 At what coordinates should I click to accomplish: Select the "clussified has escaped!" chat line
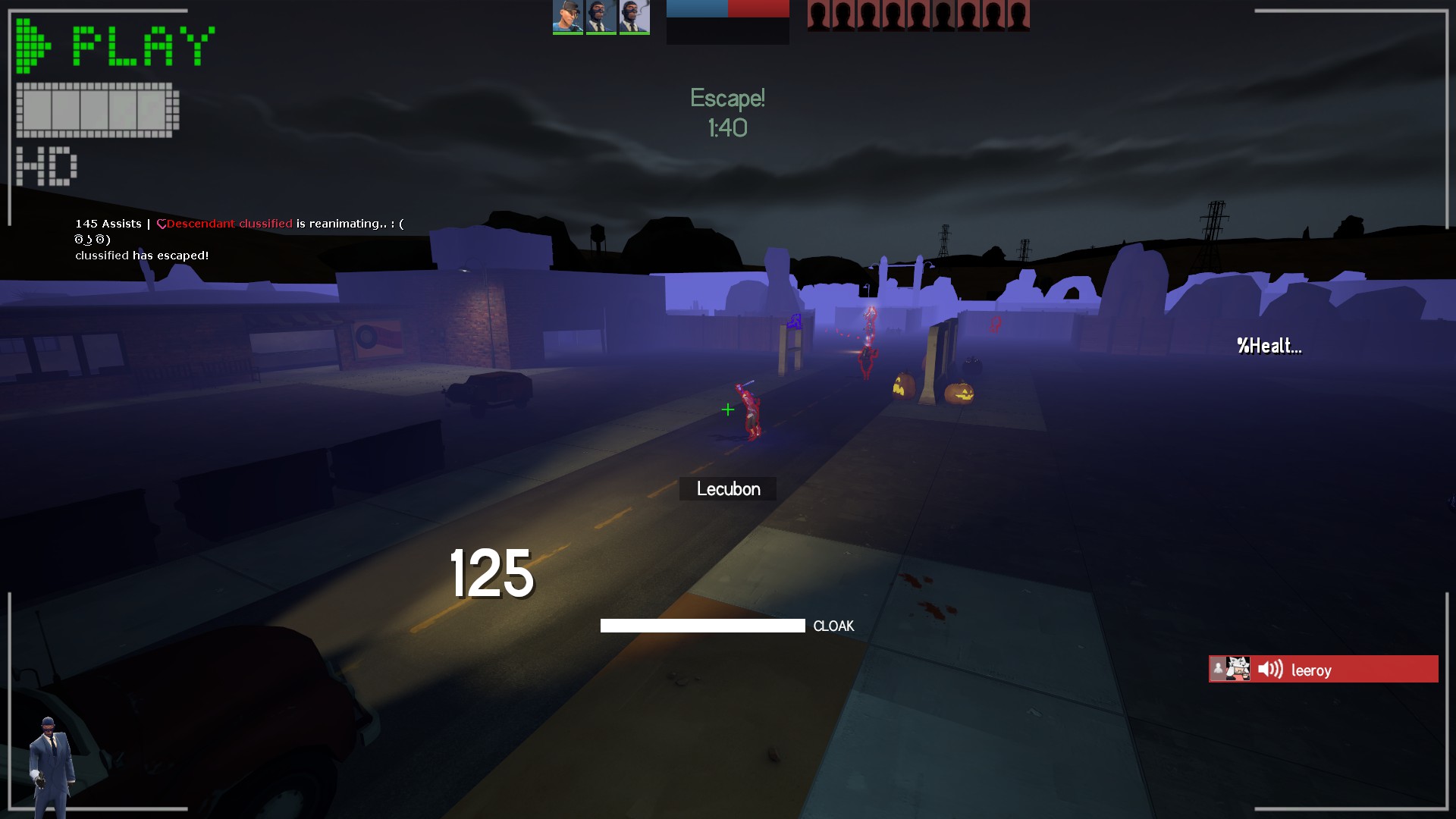click(x=142, y=256)
